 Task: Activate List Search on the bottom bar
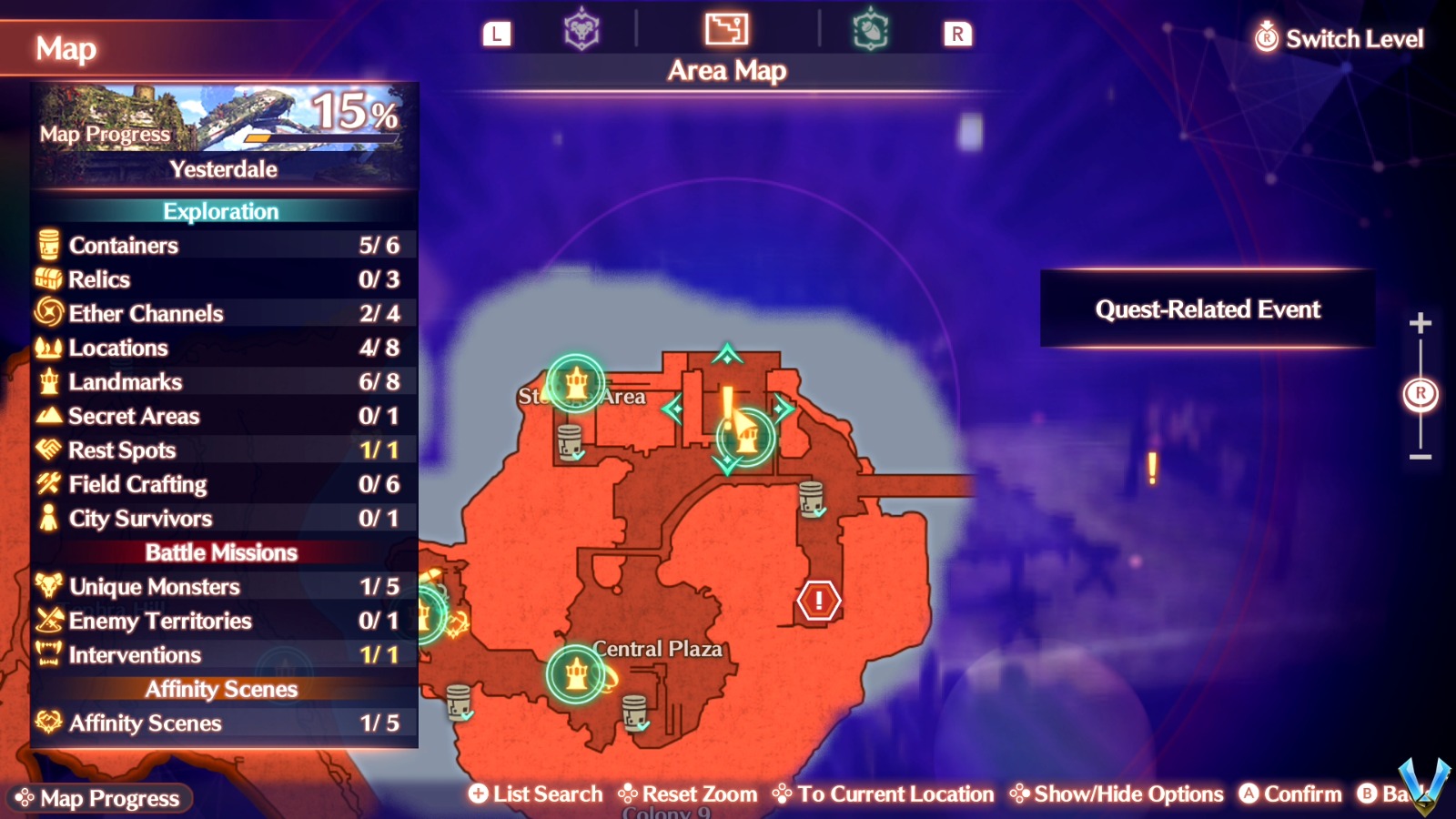535,794
